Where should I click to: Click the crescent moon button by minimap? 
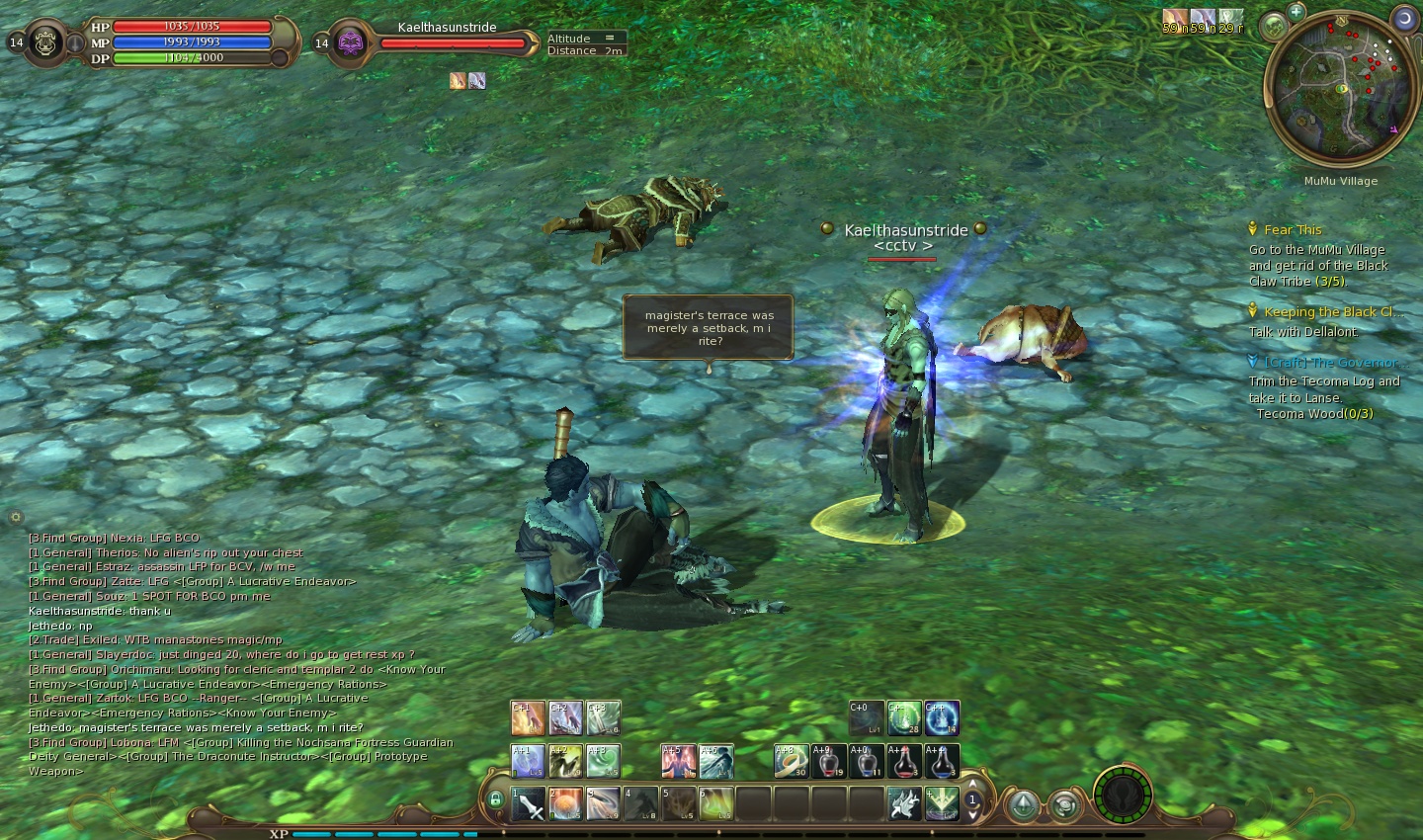coord(1404,19)
